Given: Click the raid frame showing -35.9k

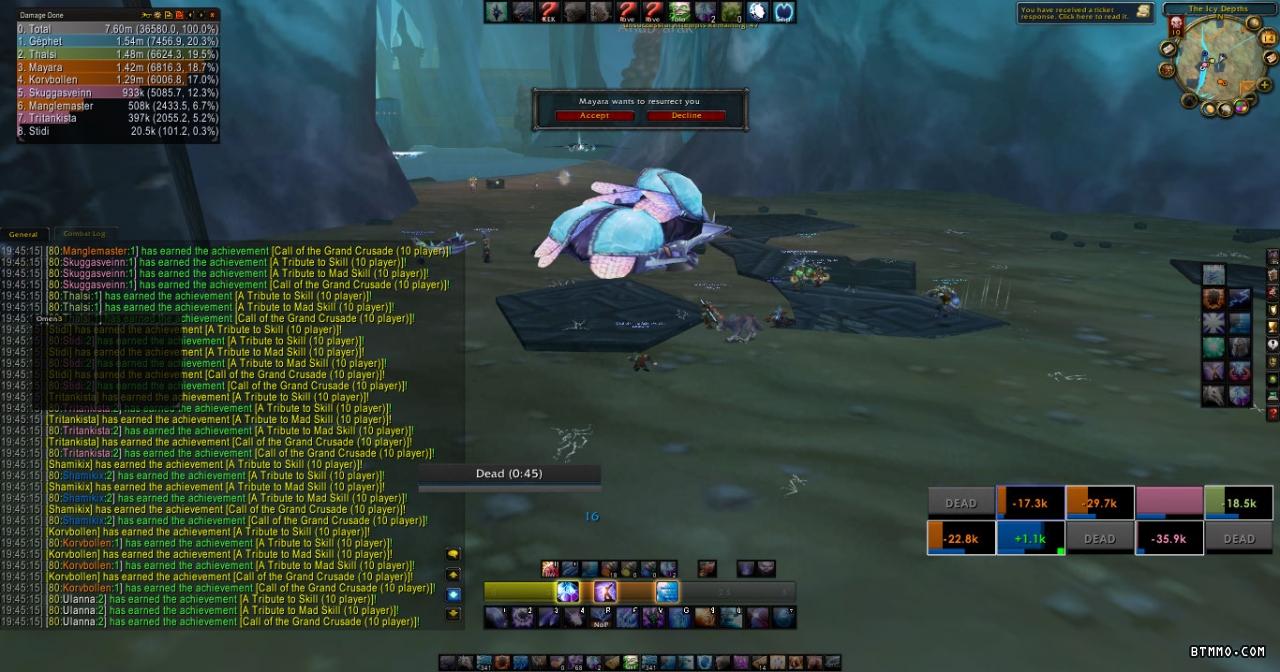Looking at the screenshot, I should (1169, 538).
